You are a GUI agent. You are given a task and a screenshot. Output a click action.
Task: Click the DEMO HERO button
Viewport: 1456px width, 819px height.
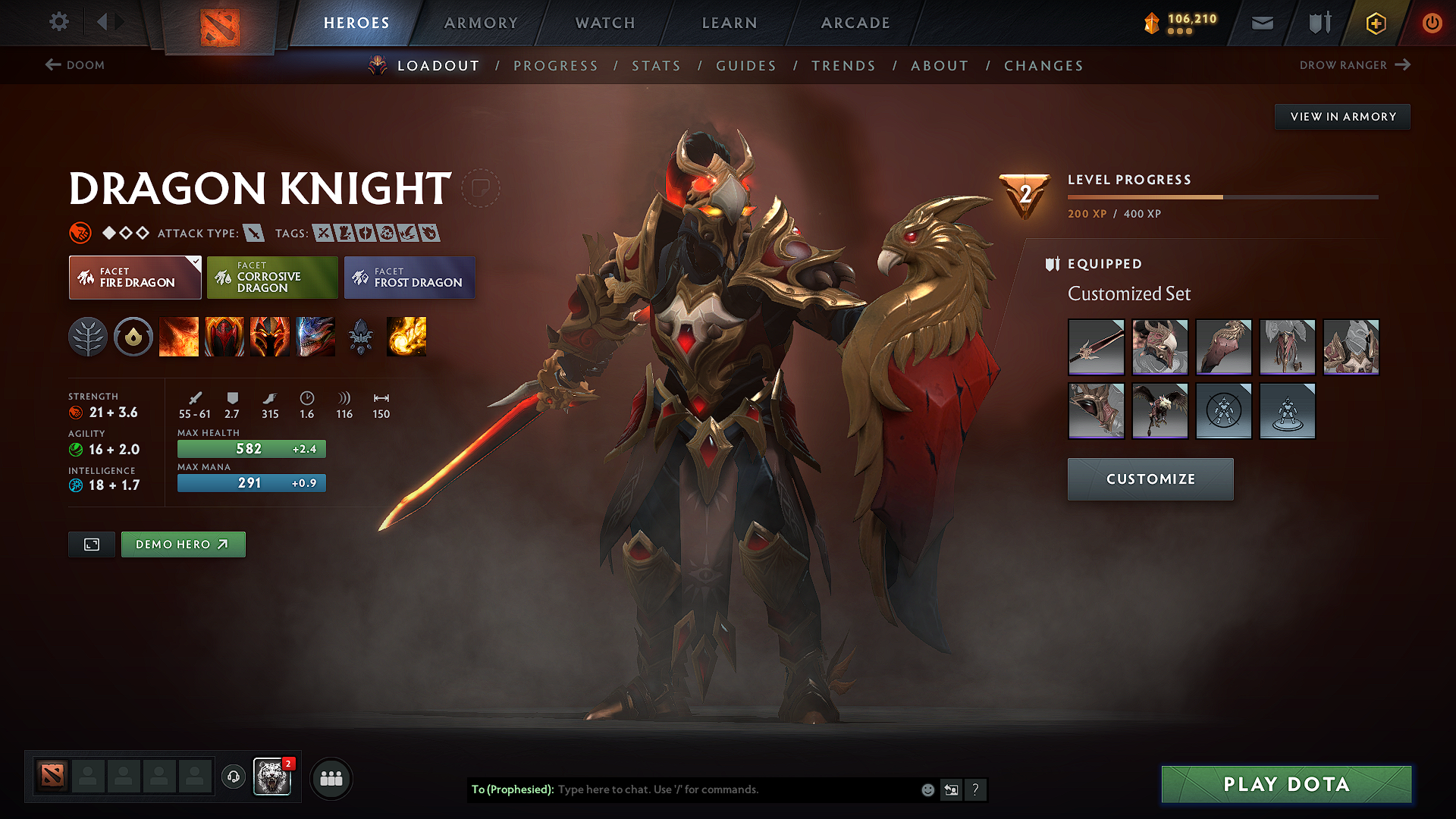[183, 544]
